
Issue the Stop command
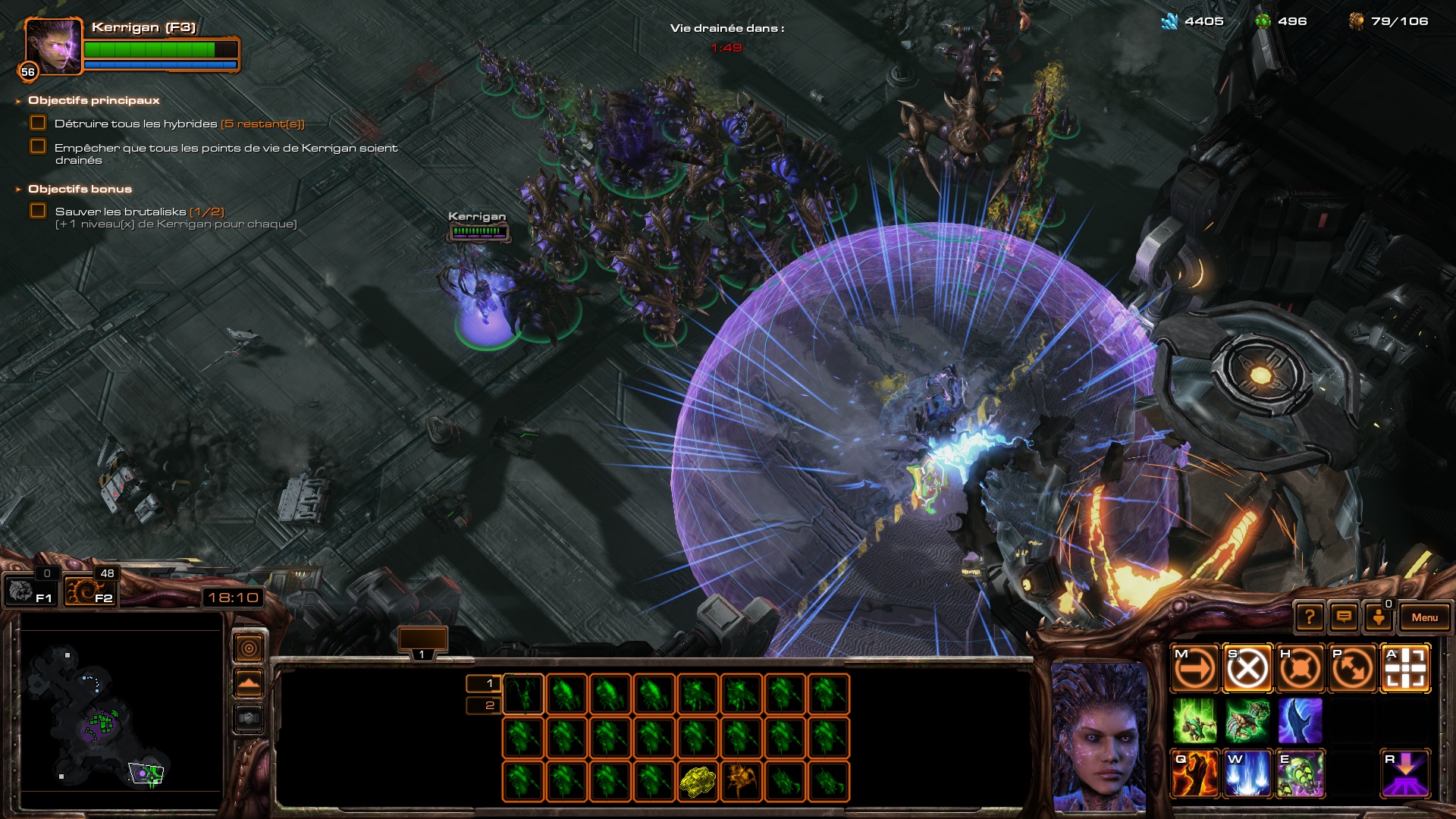[1247, 669]
